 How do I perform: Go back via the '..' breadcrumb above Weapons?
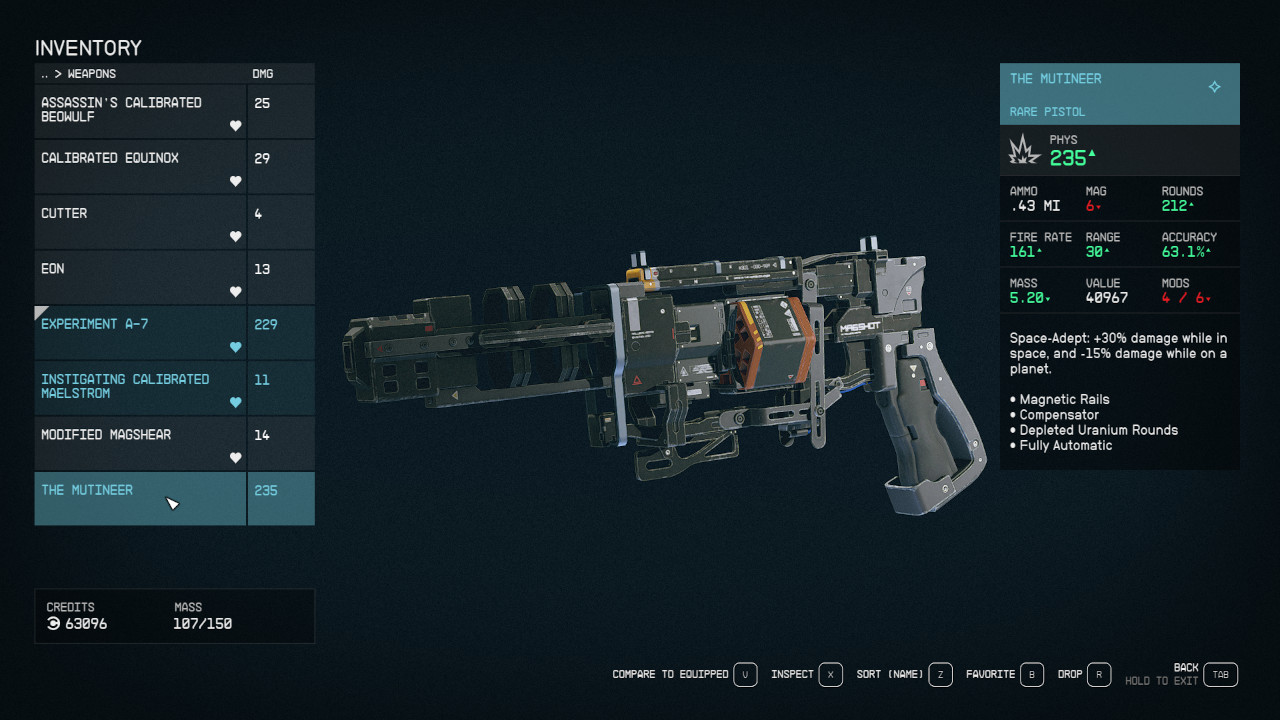coord(45,75)
